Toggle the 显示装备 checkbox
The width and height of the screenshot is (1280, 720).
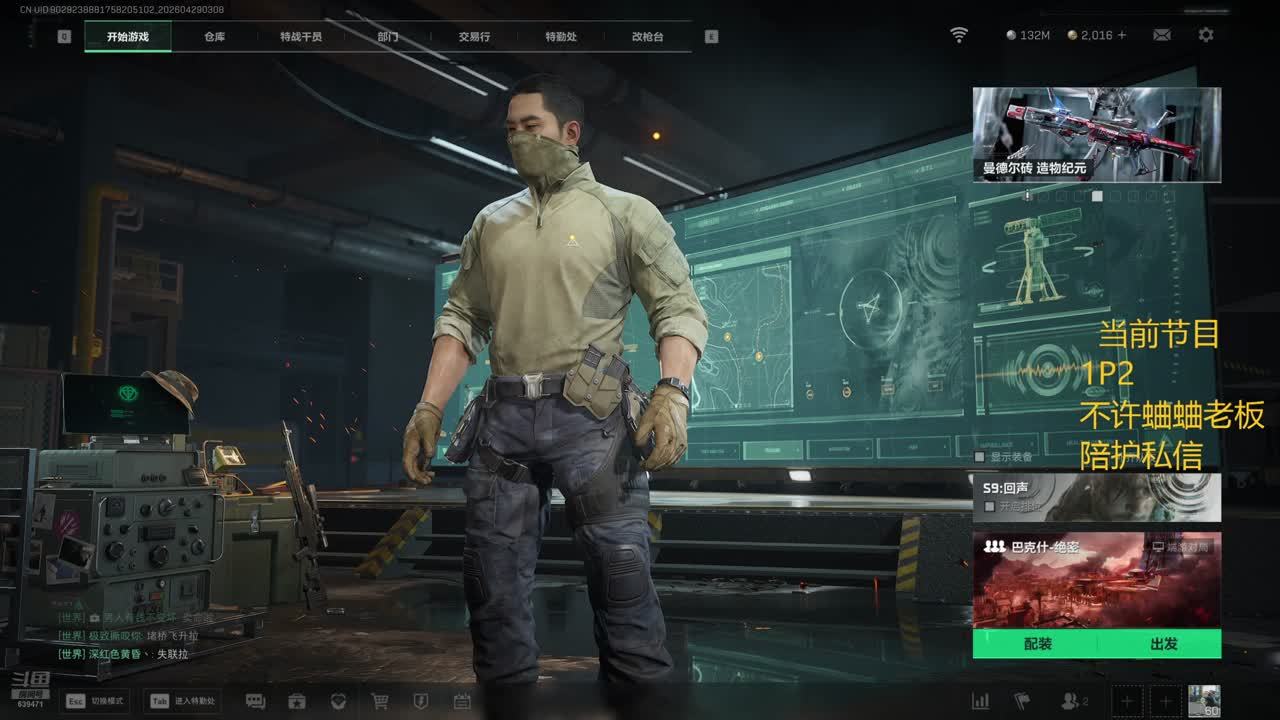pyautogui.click(x=980, y=457)
